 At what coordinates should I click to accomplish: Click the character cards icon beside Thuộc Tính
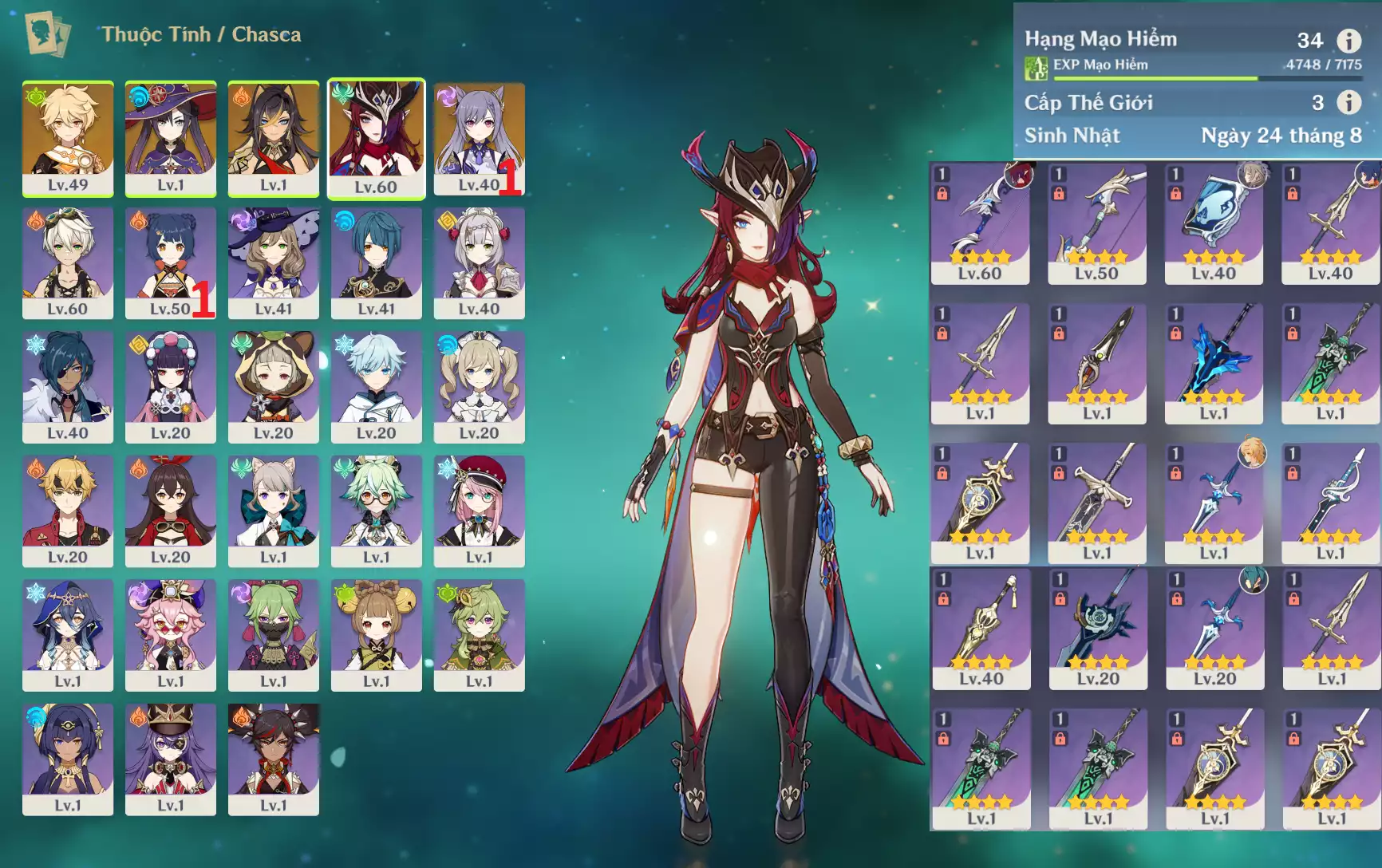pos(48,34)
